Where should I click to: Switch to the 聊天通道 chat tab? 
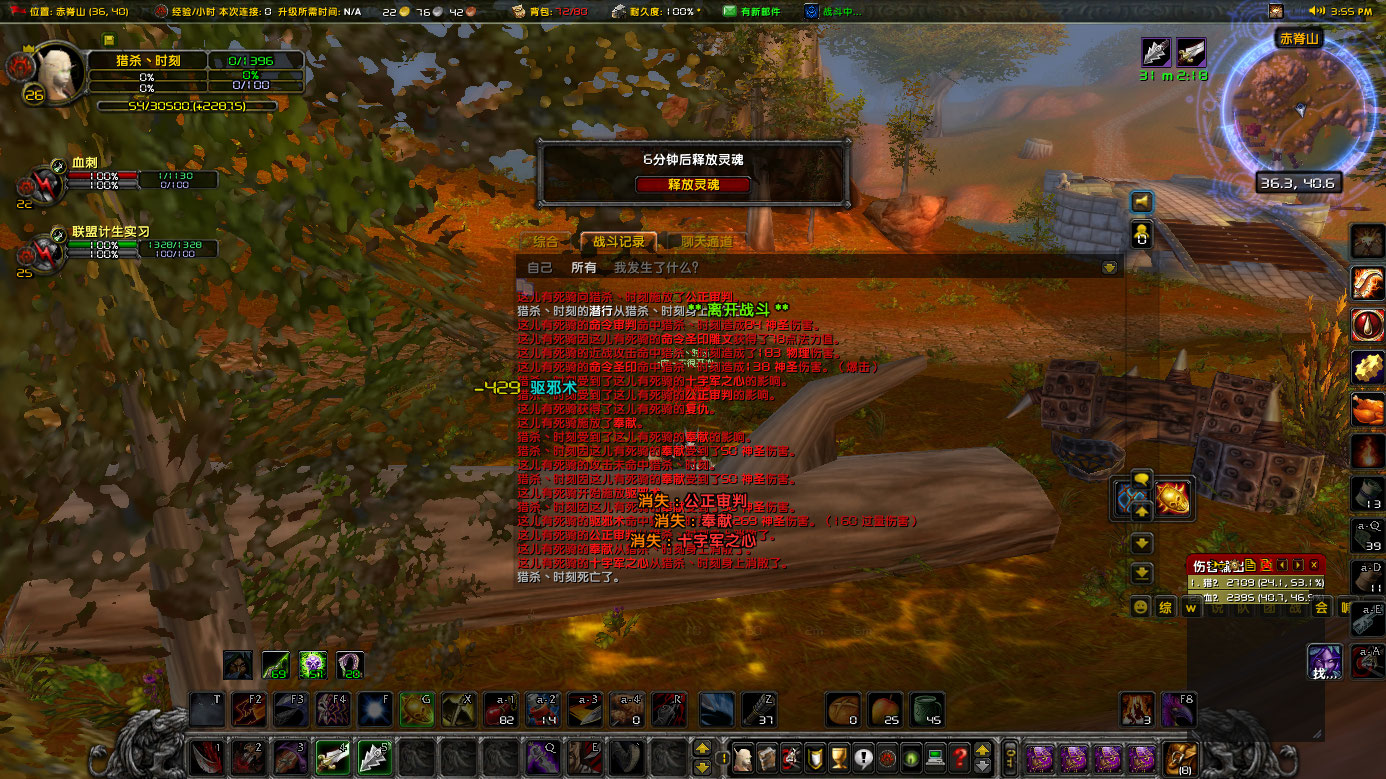point(705,241)
